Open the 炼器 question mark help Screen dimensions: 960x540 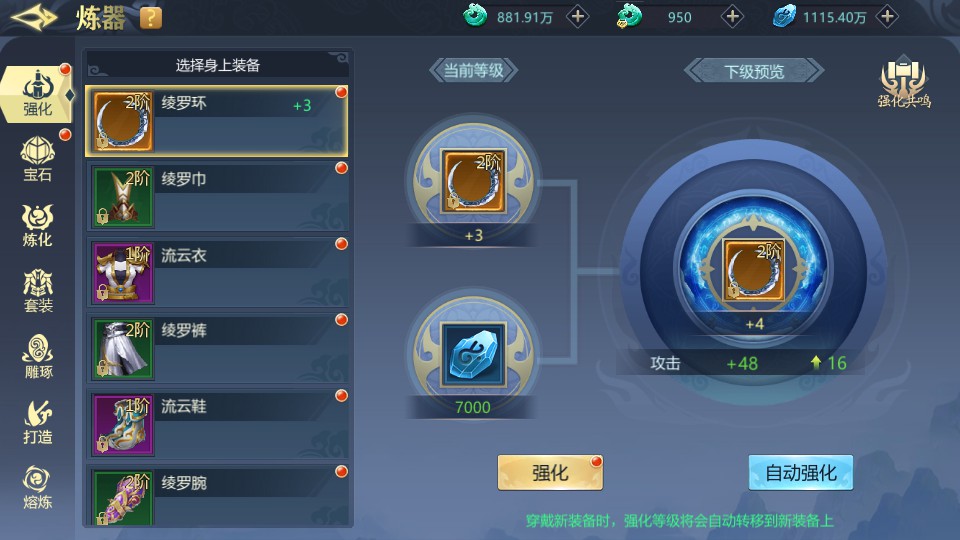[x=150, y=17]
